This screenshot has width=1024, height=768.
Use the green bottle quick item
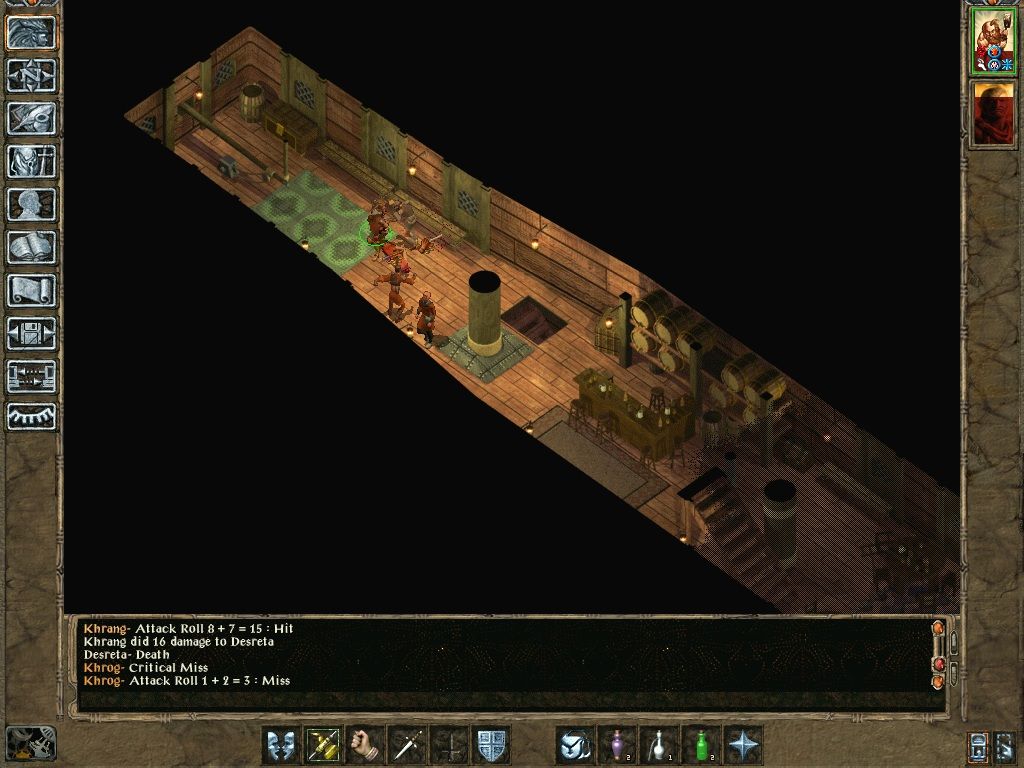tap(701, 745)
